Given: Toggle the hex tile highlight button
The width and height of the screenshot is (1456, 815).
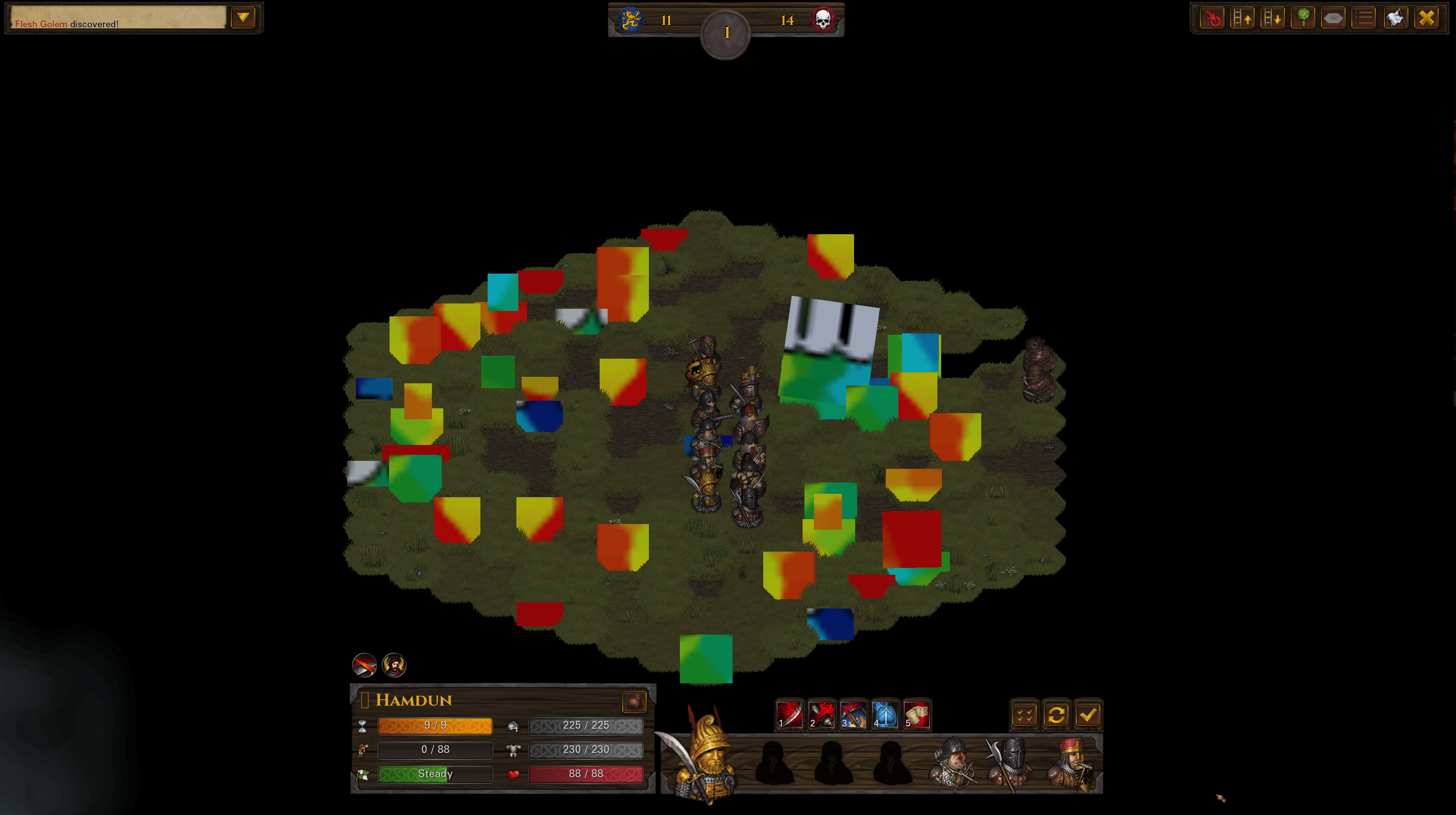Looking at the screenshot, I should [x=1333, y=18].
